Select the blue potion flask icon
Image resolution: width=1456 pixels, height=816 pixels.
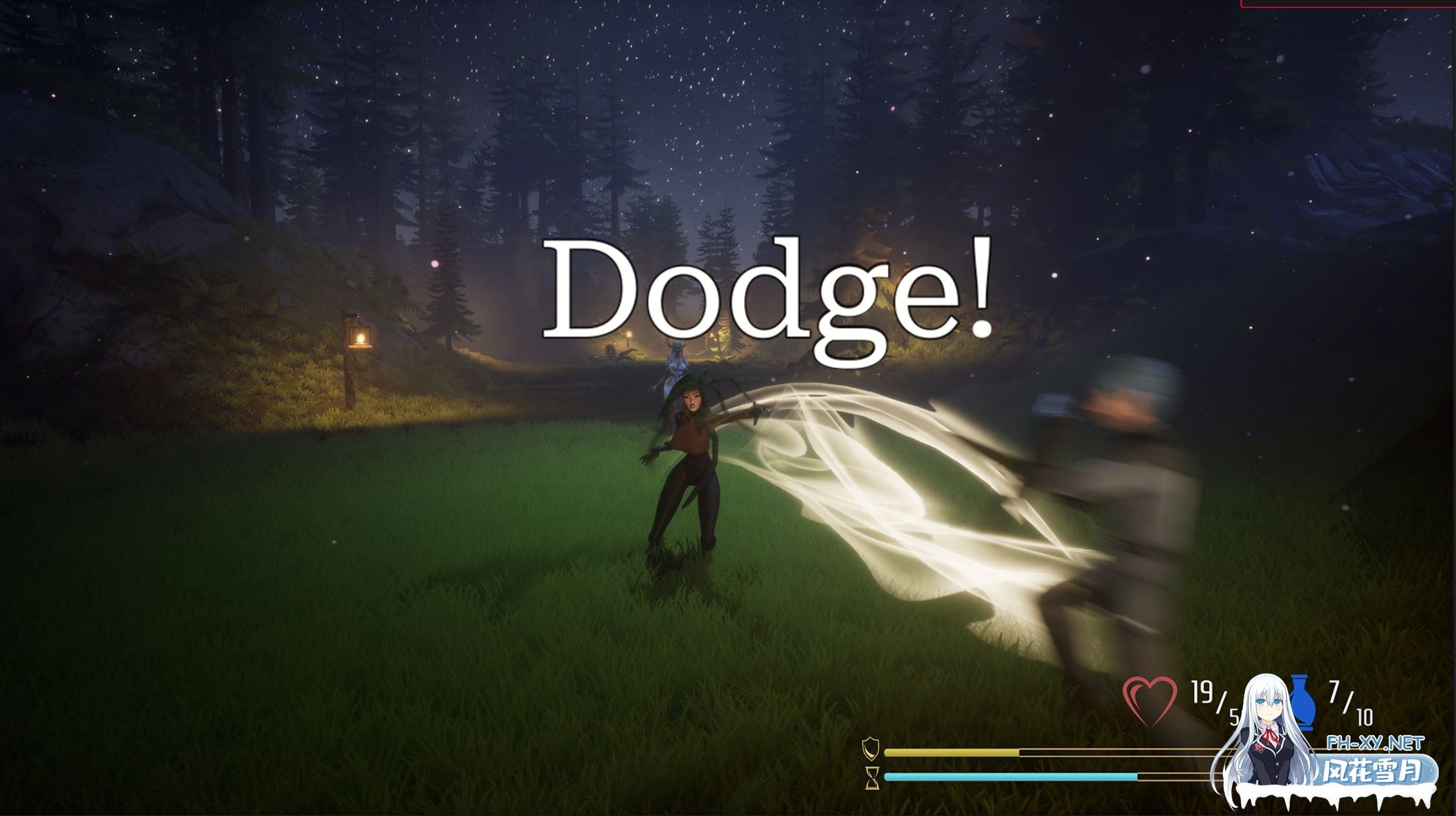pos(1302,702)
